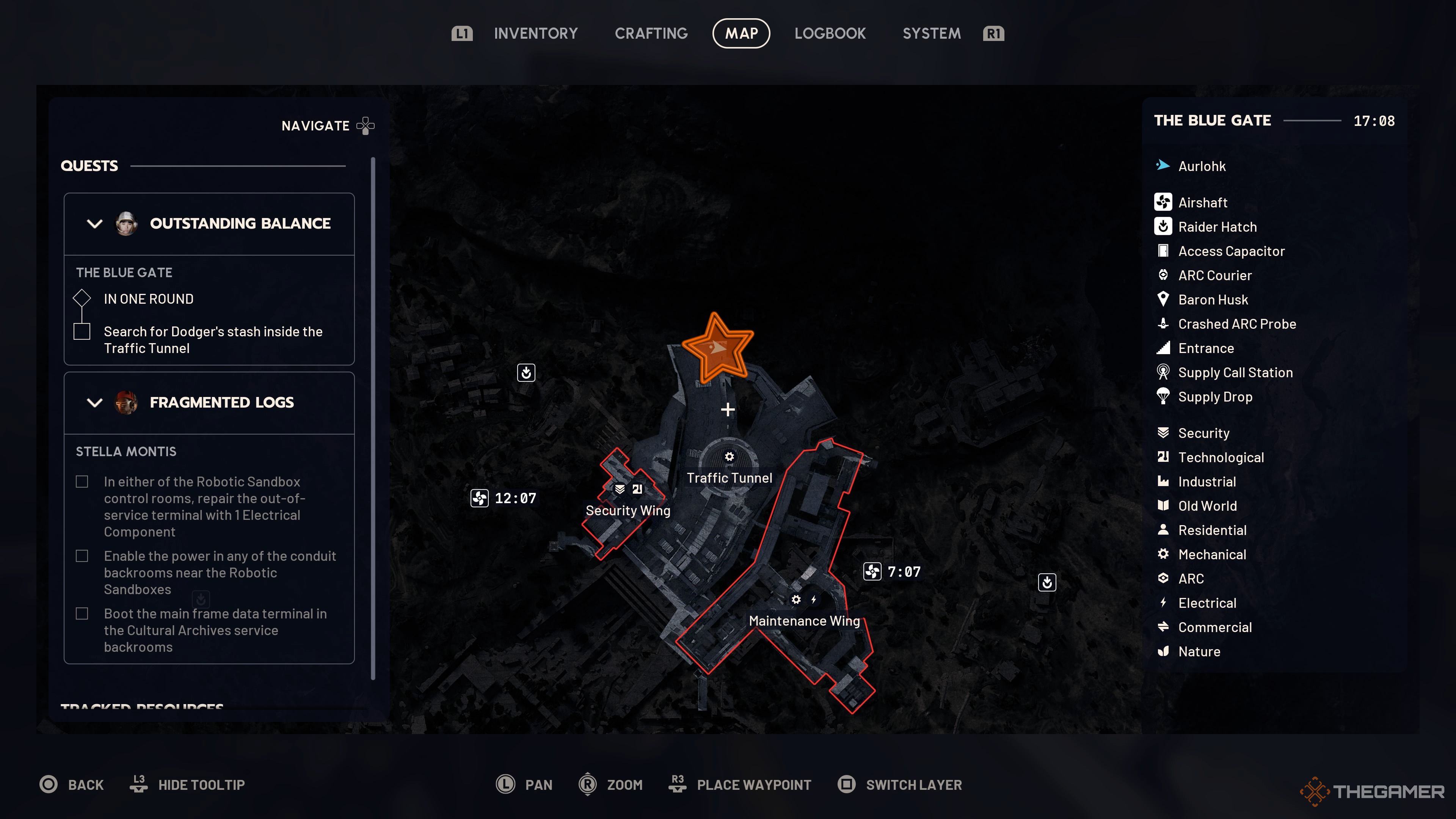Screen dimensions: 1456x819
Task: Choose the Mechanical legend filter
Action: 1212,554
